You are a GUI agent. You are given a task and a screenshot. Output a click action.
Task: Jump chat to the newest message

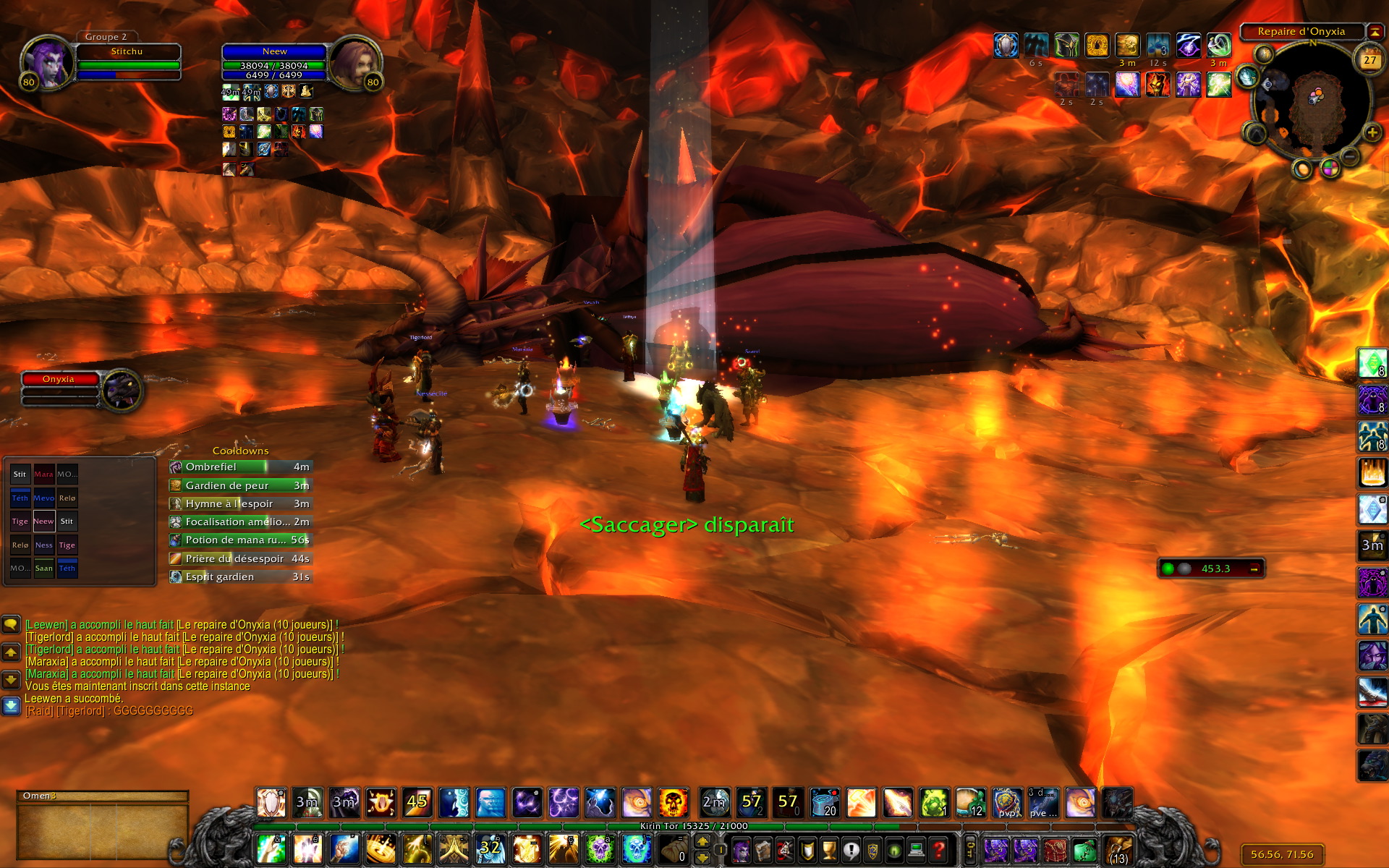pyautogui.click(x=11, y=705)
